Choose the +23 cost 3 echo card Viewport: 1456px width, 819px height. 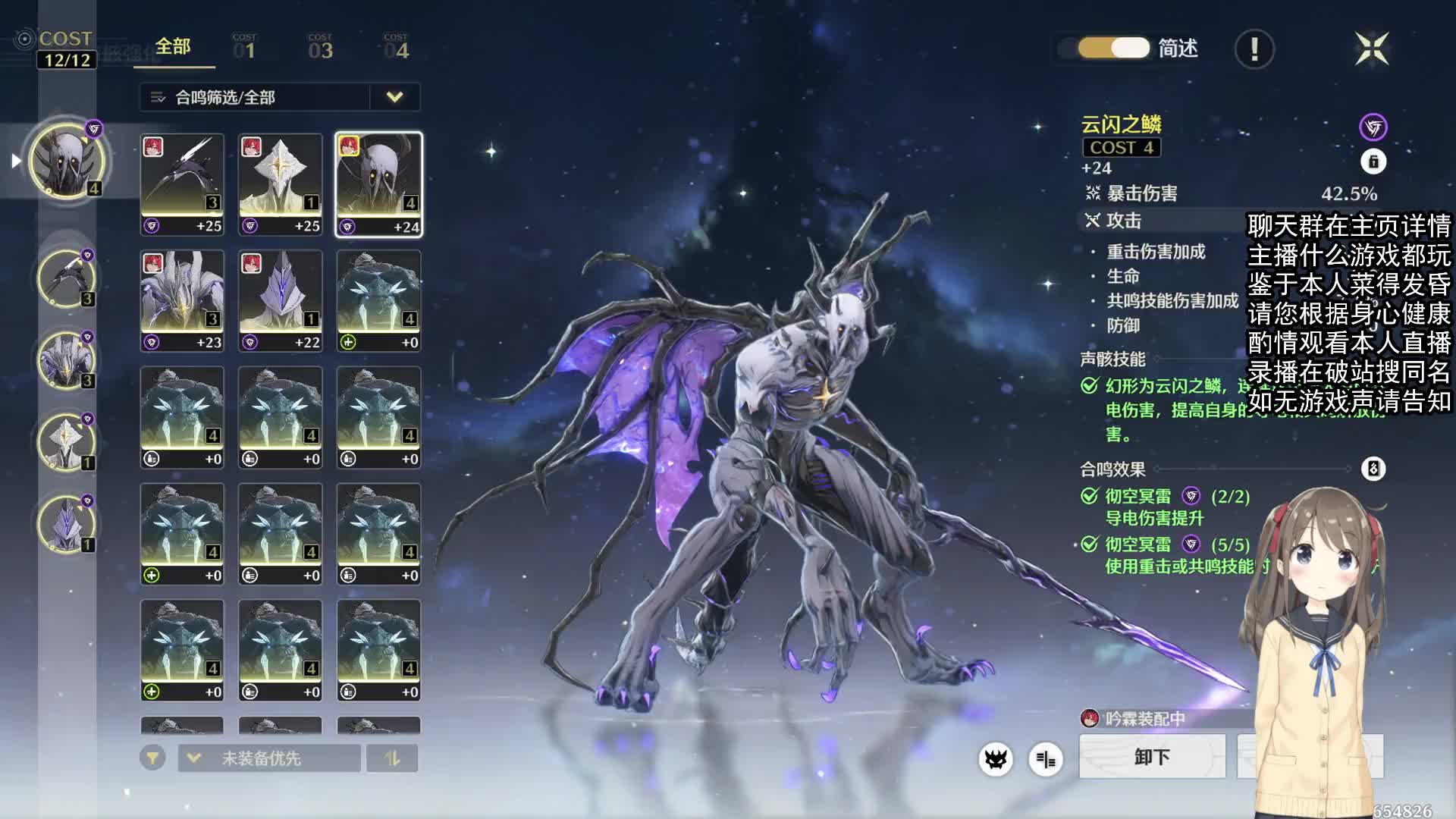coord(182,301)
